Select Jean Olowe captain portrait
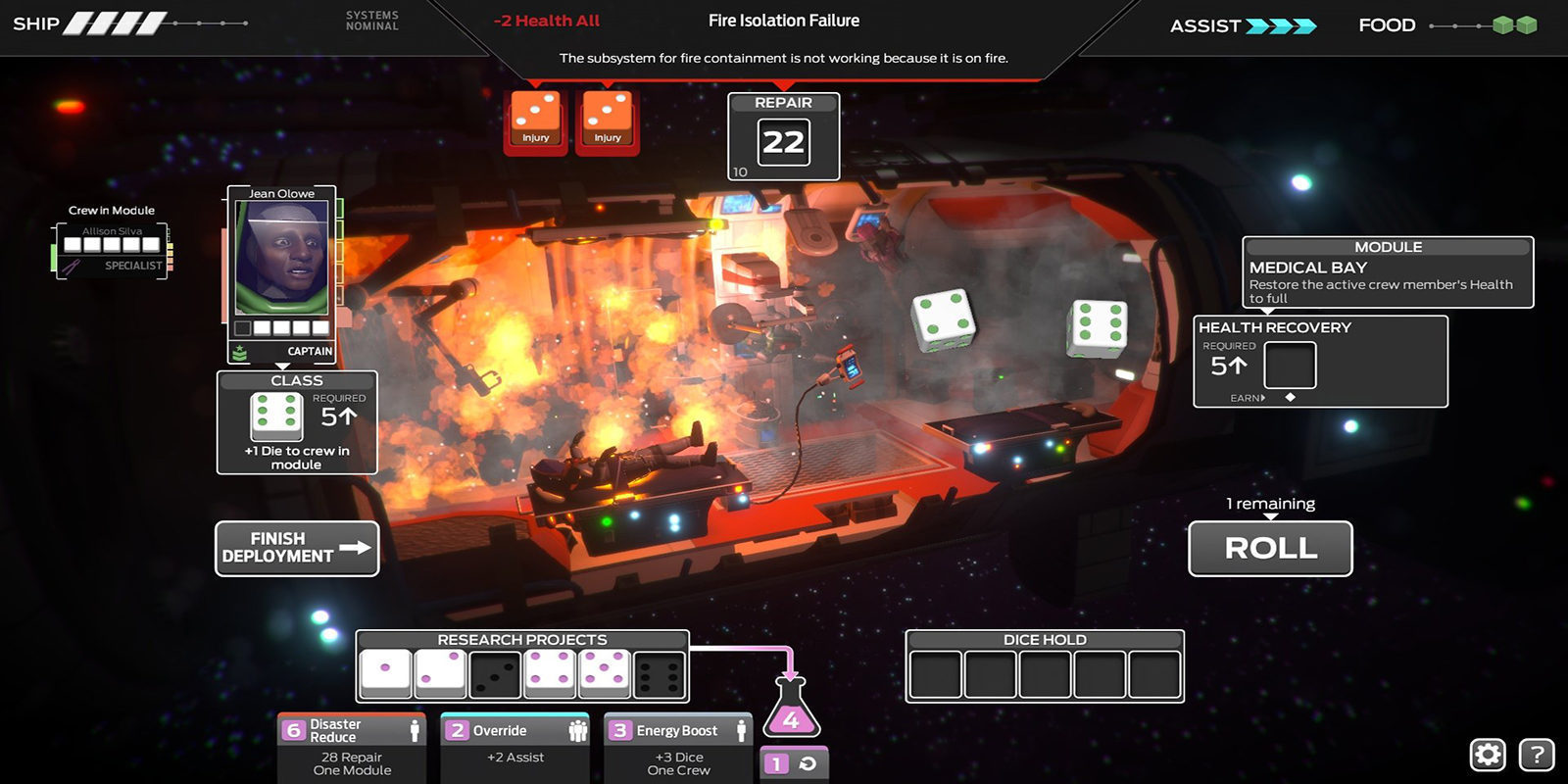This screenshot has width=1568, height=784. click(x=282, y=259)
